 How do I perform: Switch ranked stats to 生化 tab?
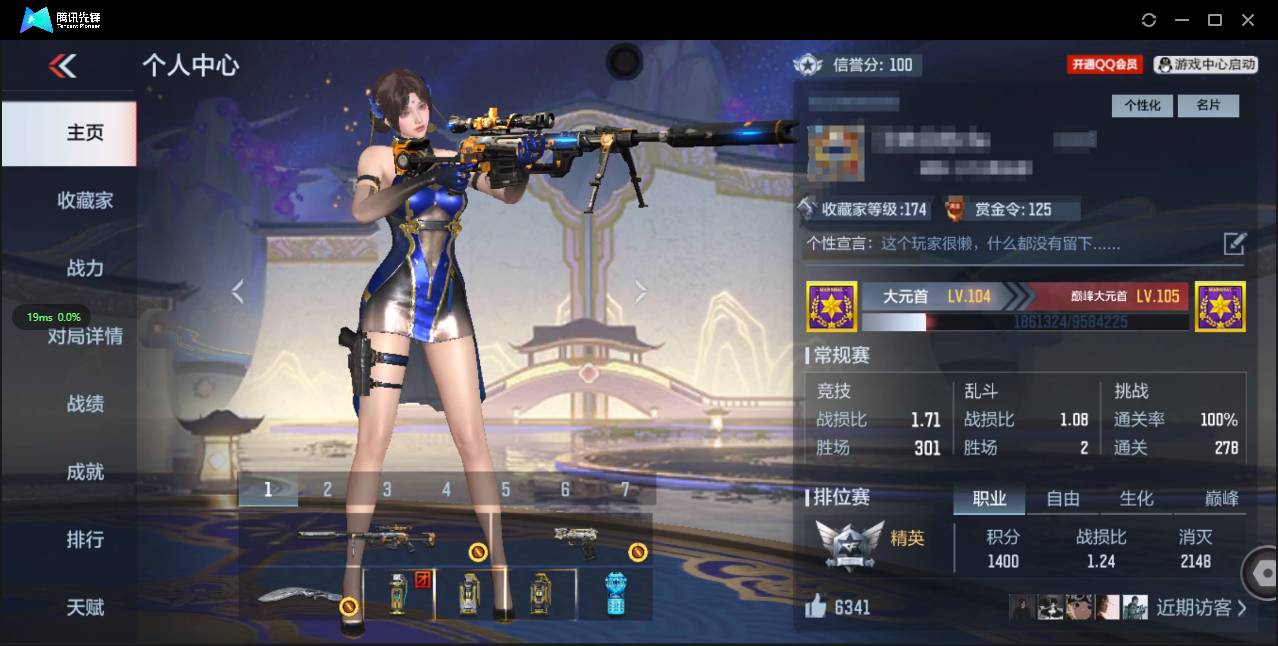tap(1136, 498)
